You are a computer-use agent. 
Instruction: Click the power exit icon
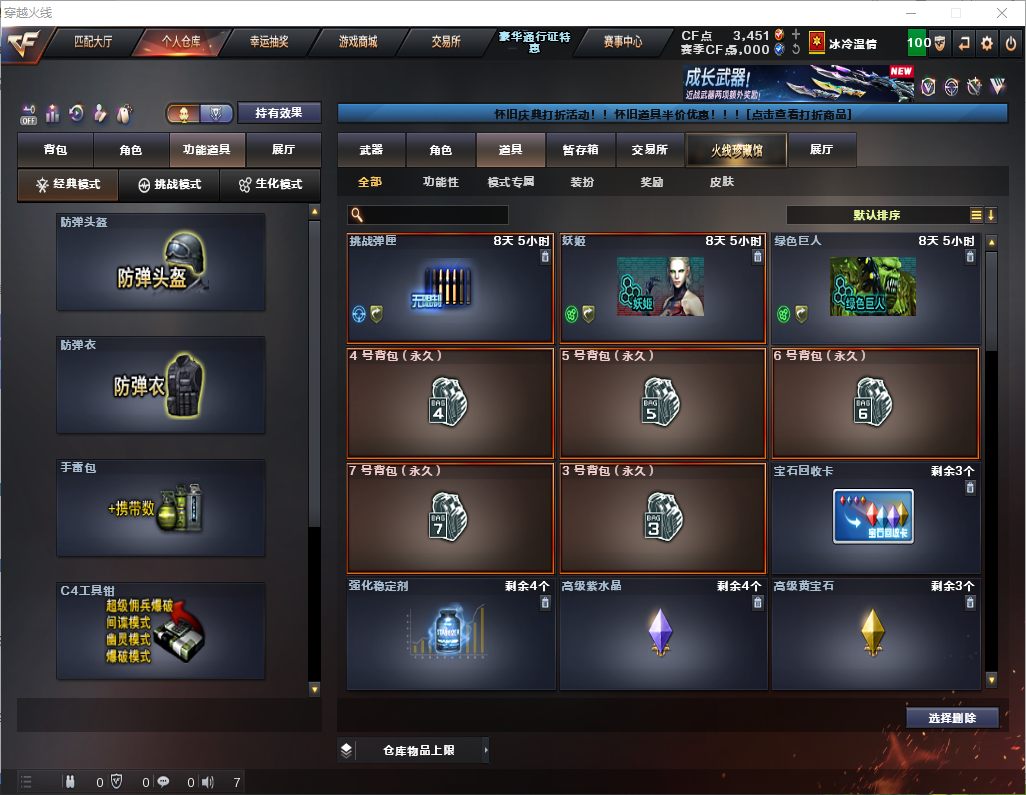point(1010,43)
